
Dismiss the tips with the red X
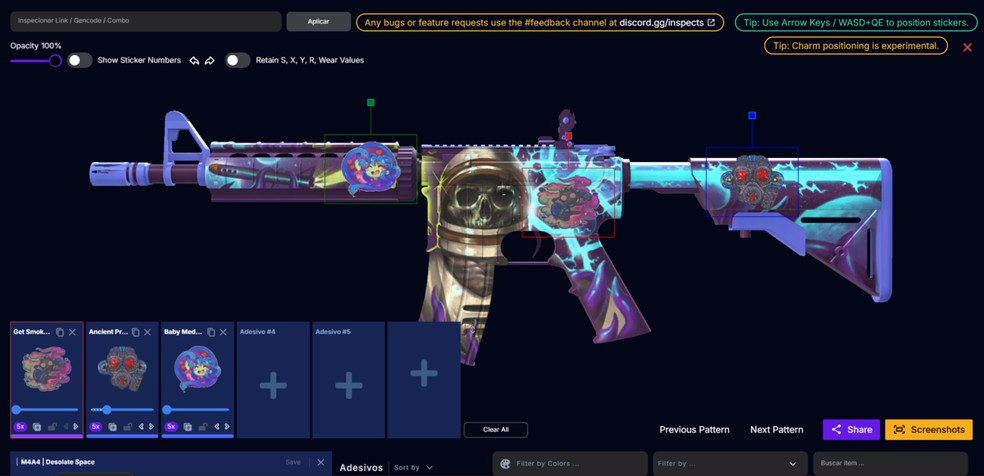tap(967, 47)
